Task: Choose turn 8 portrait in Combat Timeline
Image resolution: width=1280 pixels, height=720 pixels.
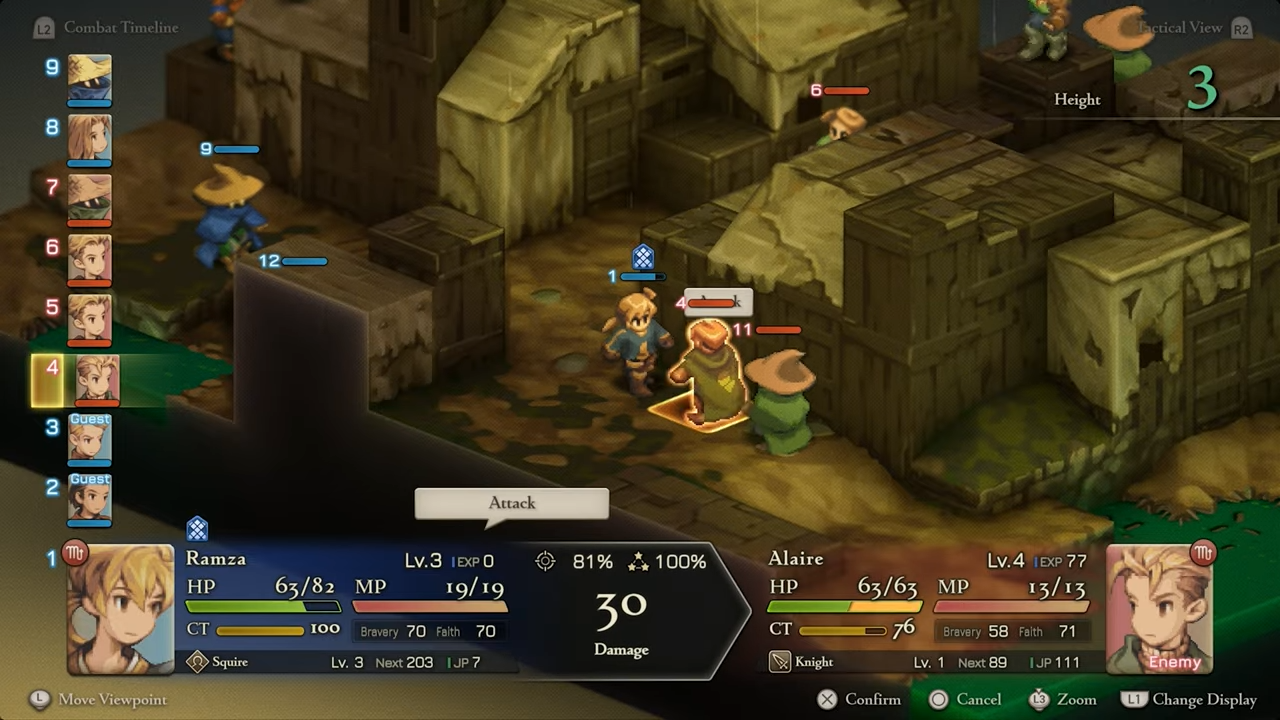Action: (x=89, y=139)
